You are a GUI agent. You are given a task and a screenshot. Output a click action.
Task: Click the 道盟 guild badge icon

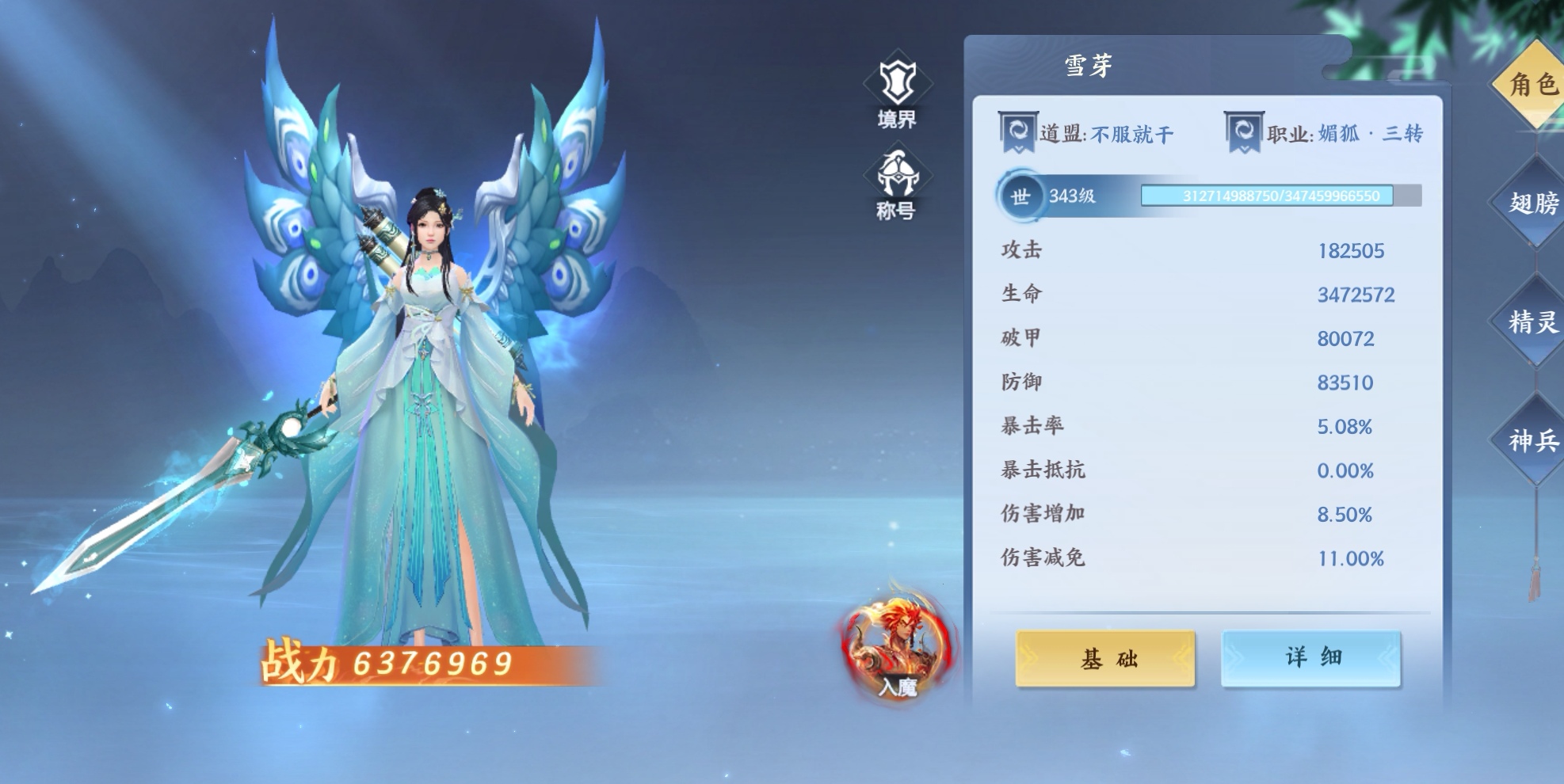[1018, 132]
